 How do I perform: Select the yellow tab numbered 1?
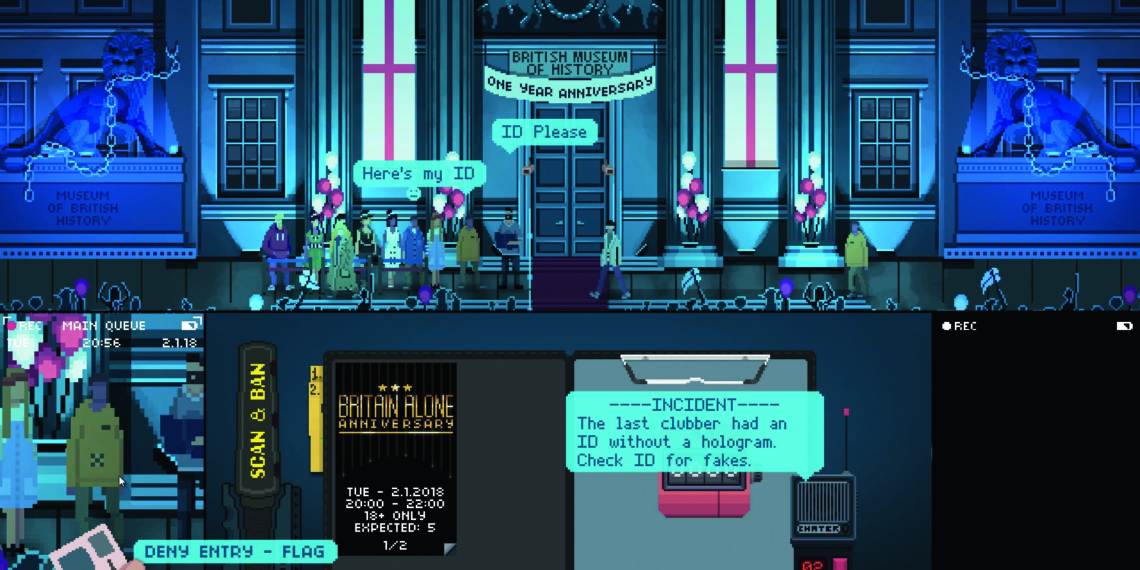(316, 374)
